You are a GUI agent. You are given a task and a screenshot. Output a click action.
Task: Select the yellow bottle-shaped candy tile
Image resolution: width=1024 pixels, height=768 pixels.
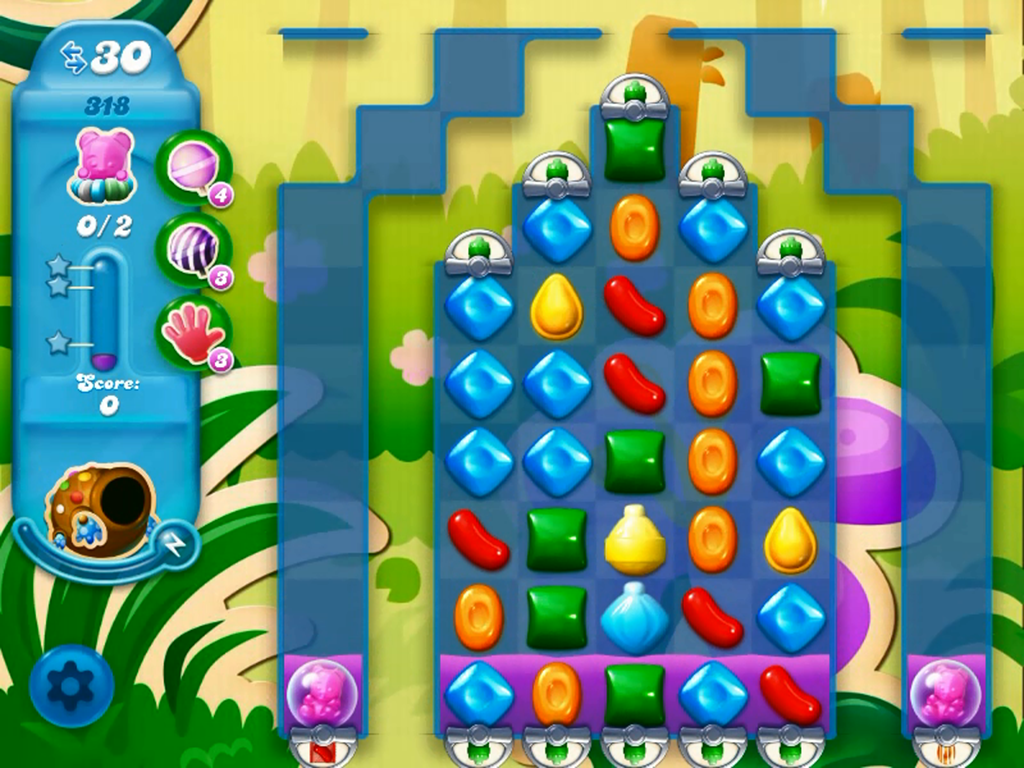pos(634,539)
